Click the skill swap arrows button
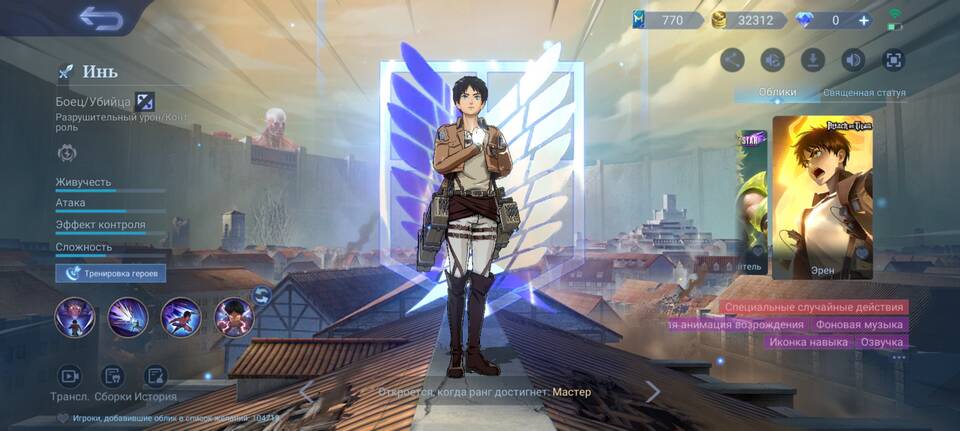The width and height of the screenshot is (960, 431). [262, 295]
